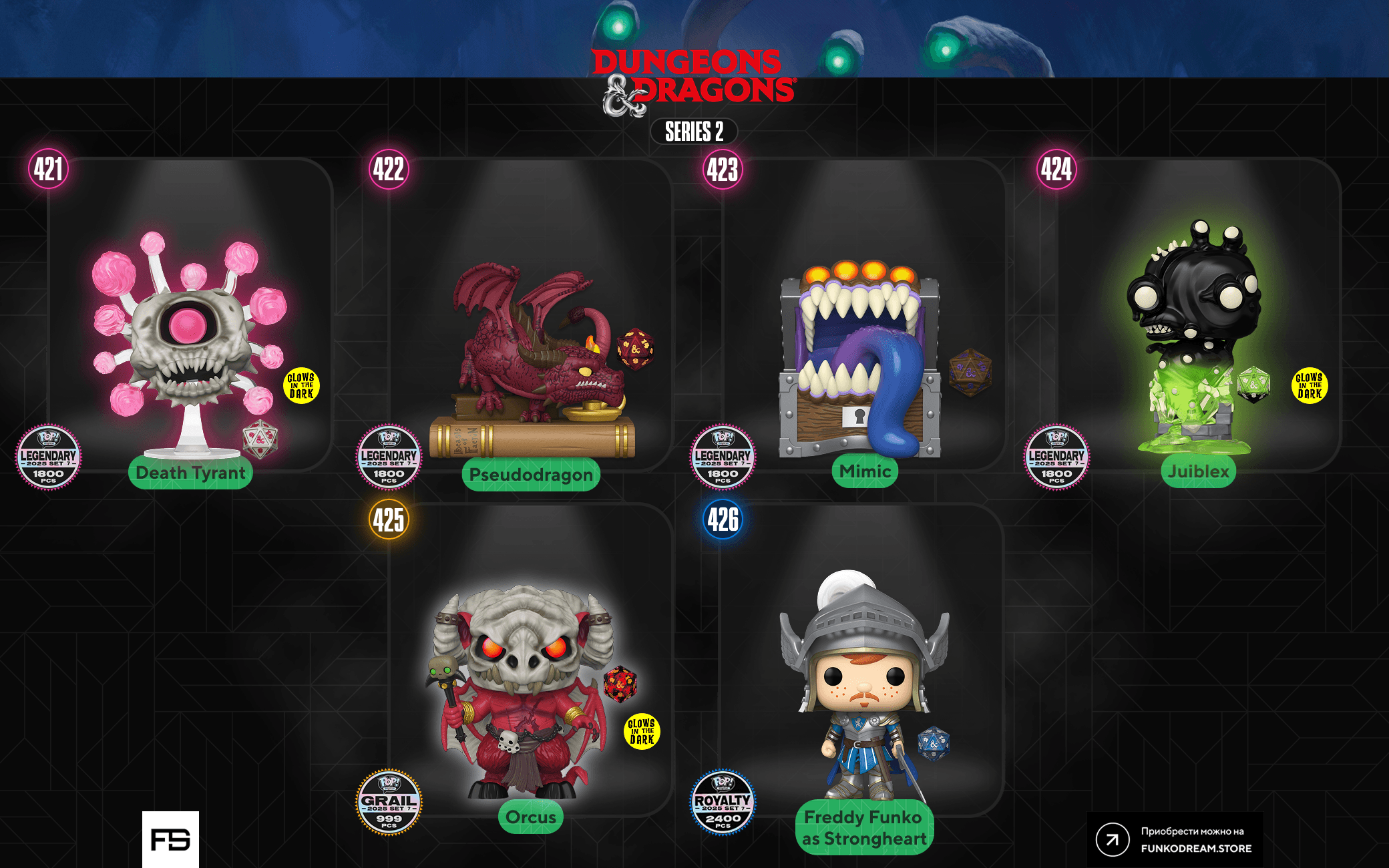Select the Death Tyrant name label

click(x=190, y=473)
